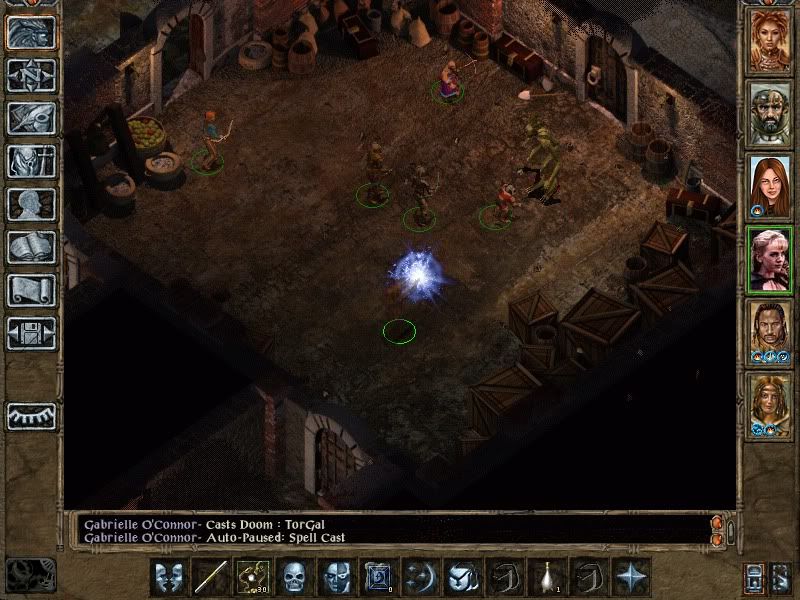The width and height of the screenshot is (800, 600).
Task: Open the journal with the quill icon
Action: coord(31,118)
